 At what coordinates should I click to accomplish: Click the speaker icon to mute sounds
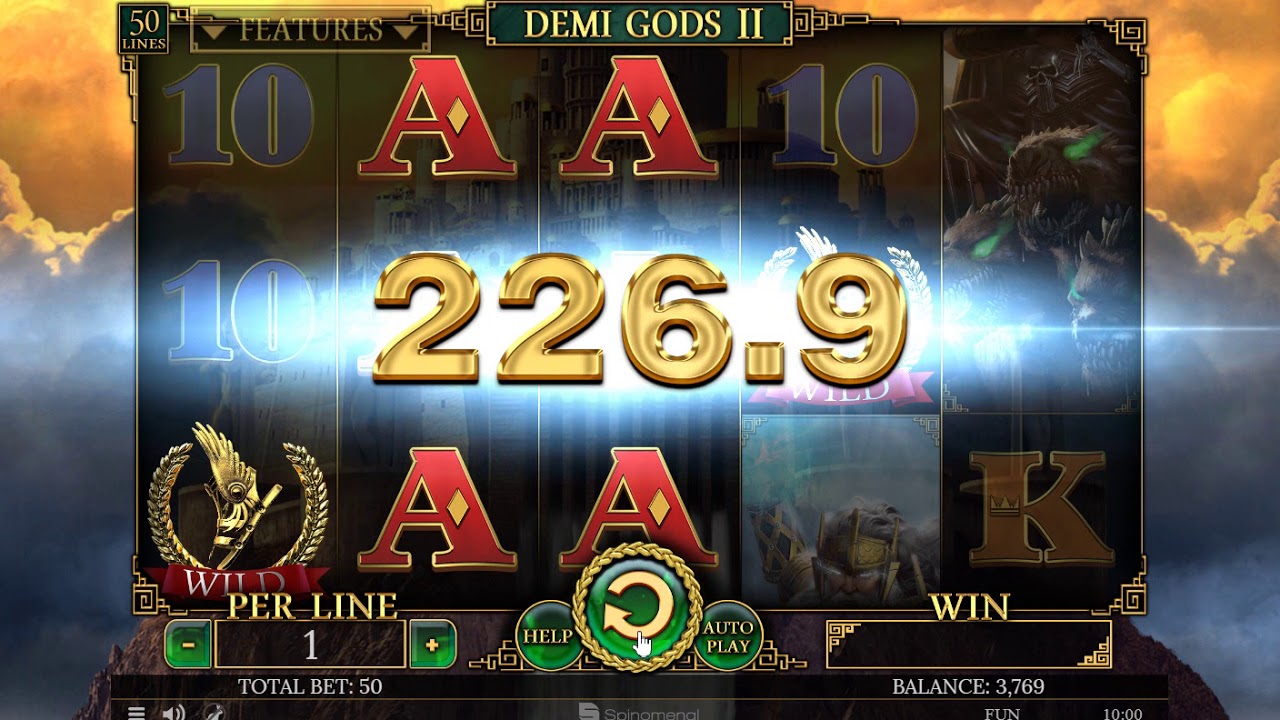click(172, 712)
